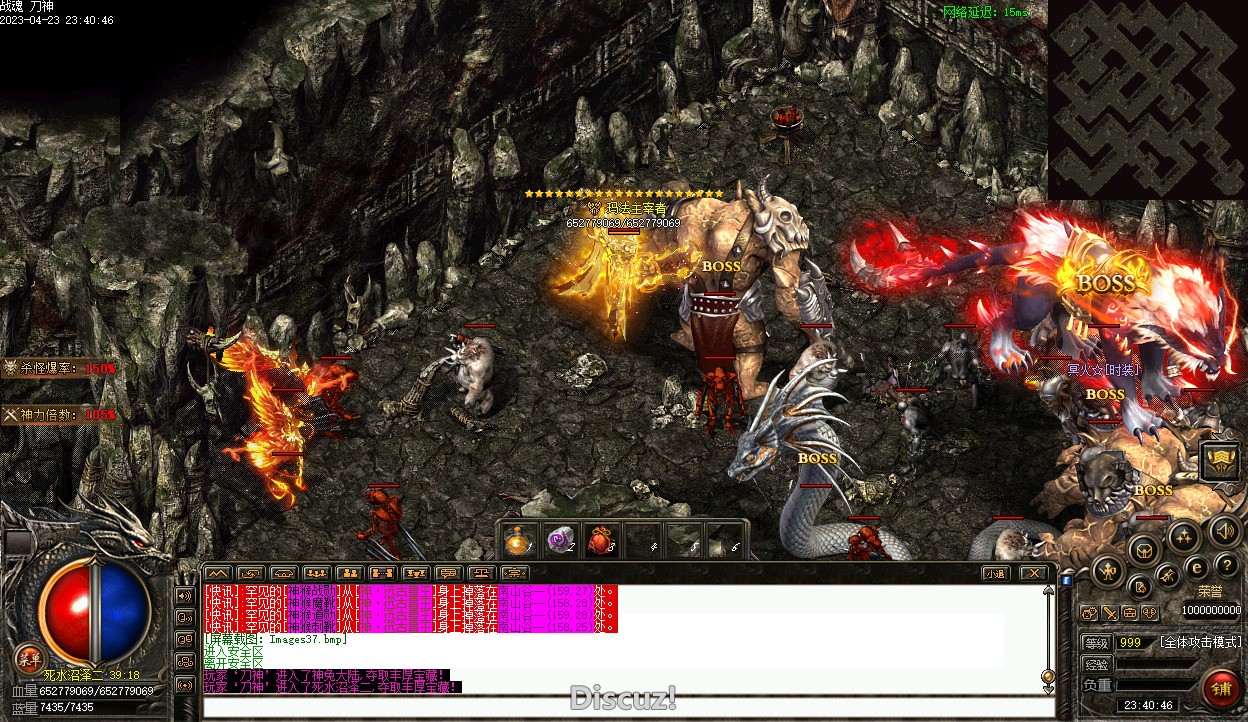1248x722 pixels.
Task: Show the skills three-star round button
Action: pos(1184,537)
